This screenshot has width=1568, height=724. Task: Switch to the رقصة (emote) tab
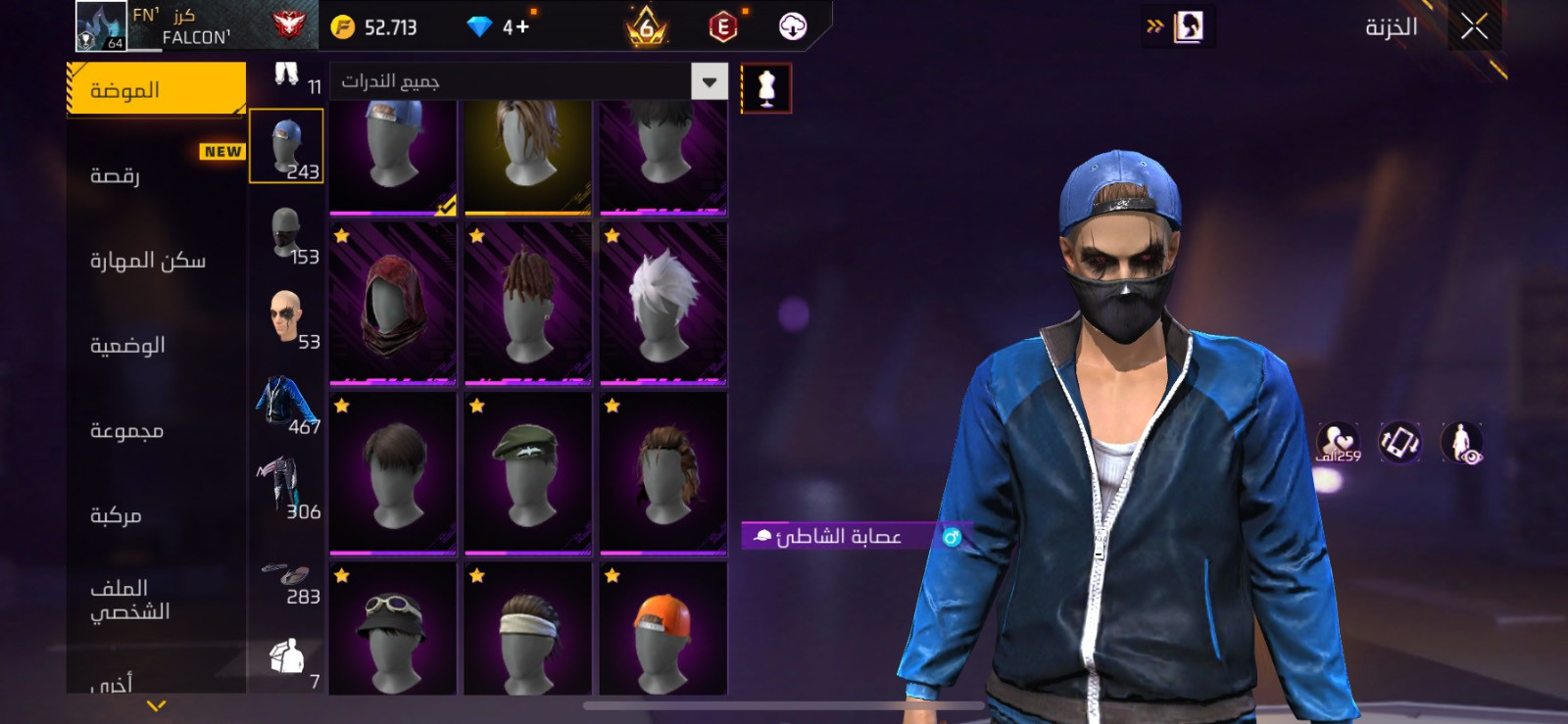(x=116, y=175)
